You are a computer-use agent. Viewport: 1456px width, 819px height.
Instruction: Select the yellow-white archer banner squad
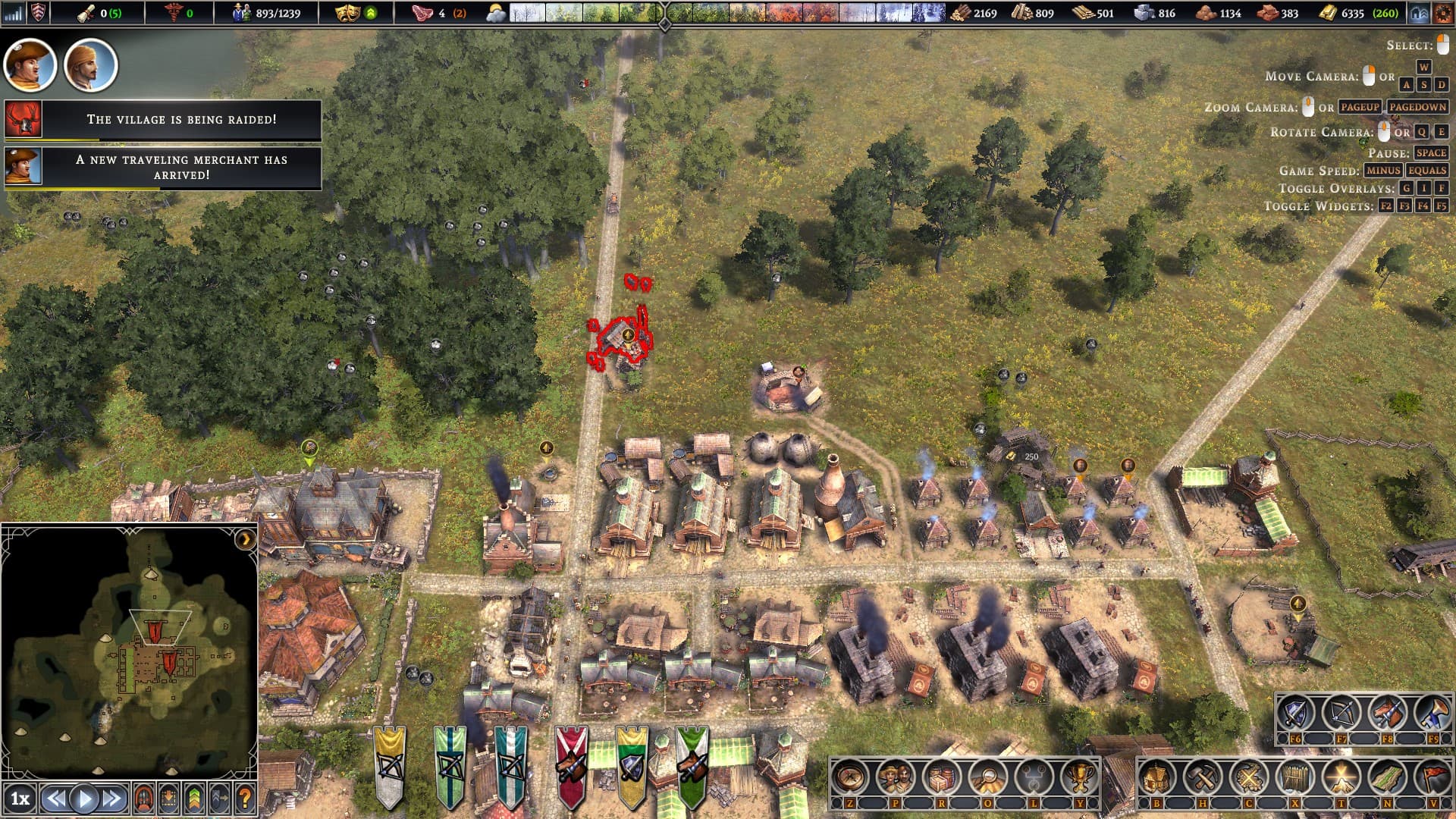[390, 764]
